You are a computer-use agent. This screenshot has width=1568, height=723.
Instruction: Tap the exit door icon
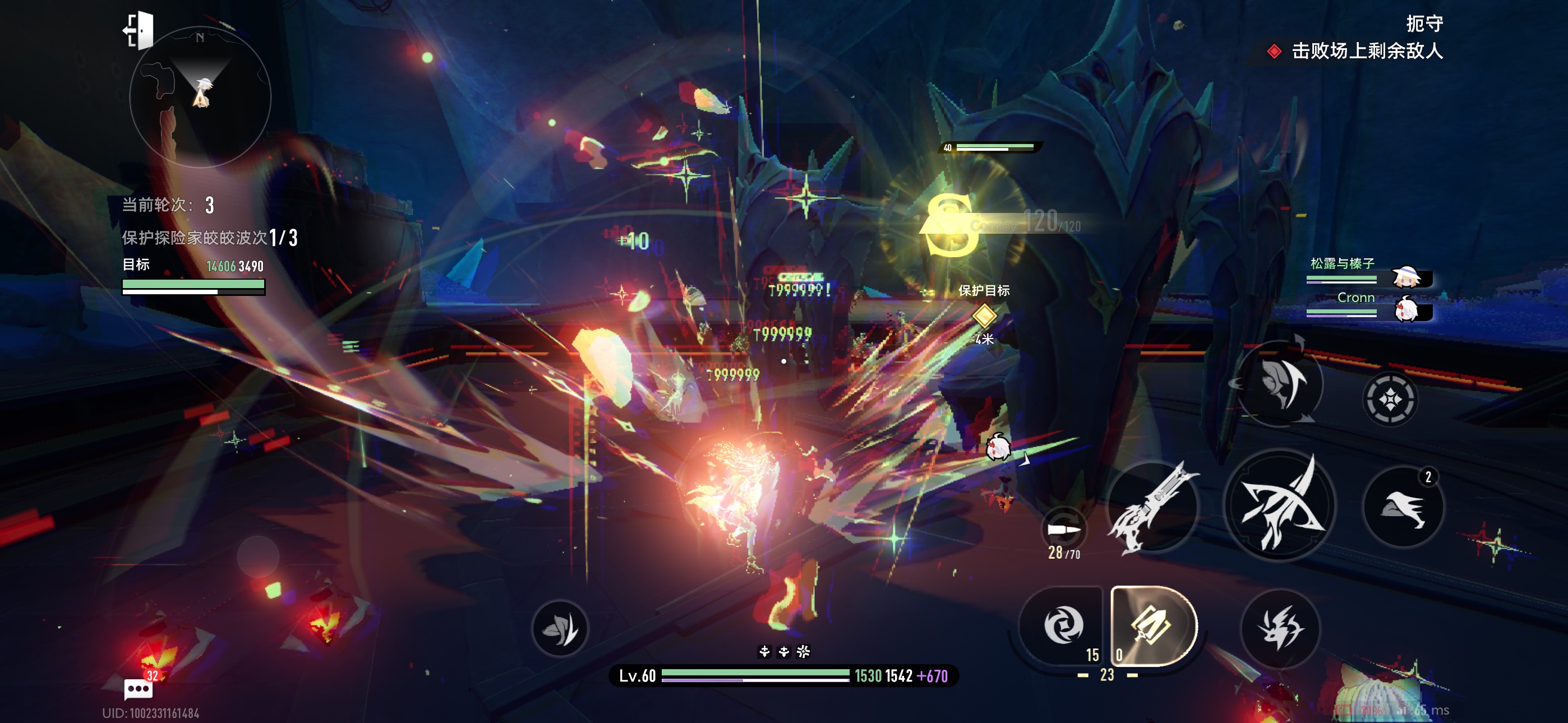click(140, 30)
